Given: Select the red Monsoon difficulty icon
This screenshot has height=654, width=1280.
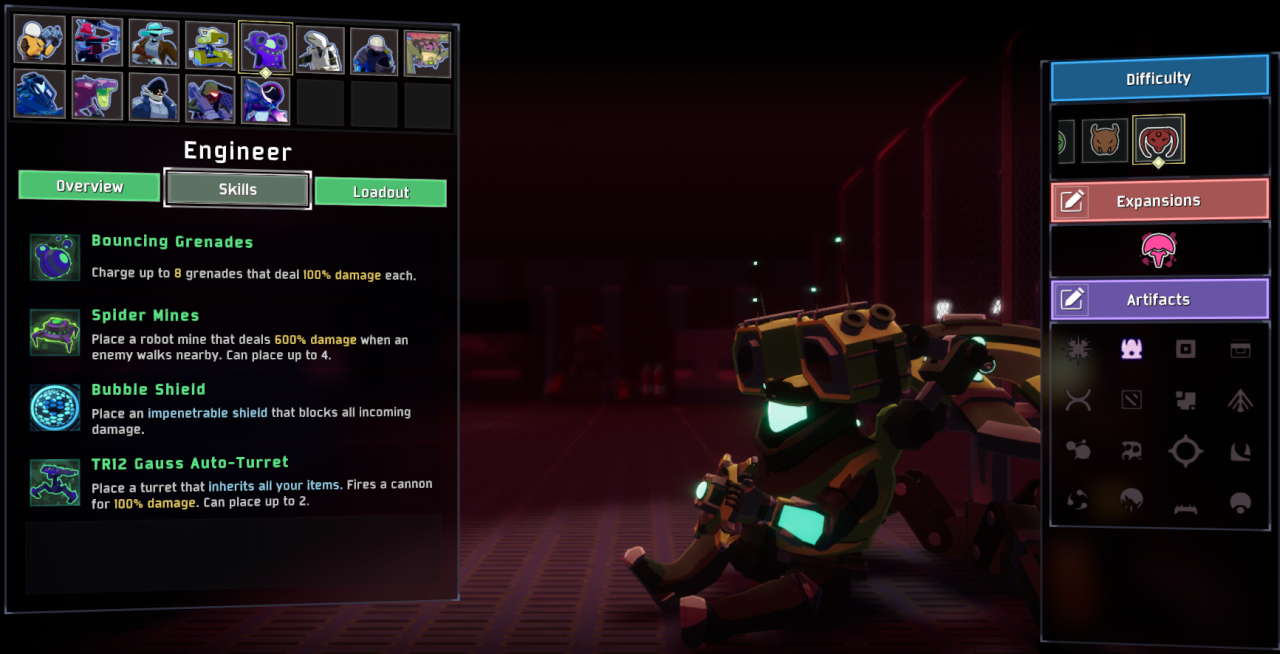Looking at the screenshot, I should tap(1158, 140).
